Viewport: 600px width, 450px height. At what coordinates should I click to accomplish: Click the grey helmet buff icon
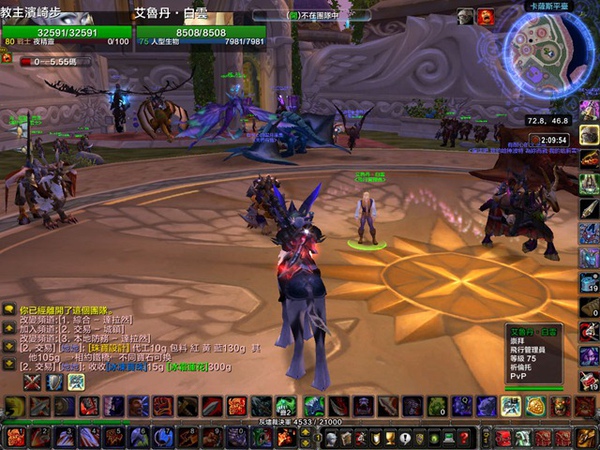click(x=465, y=16)
